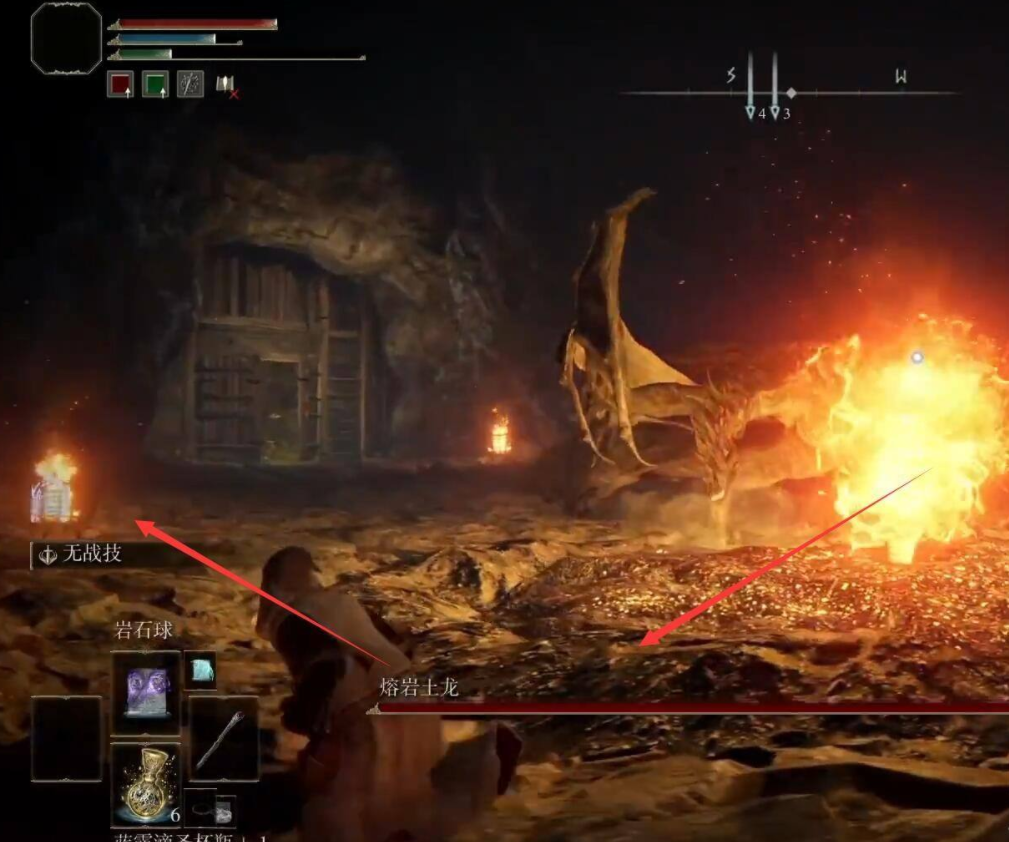Click the small cyan item beside the spell
Image resolution: width=1009 pixels, height=842 pixels.
click(x=201, y=671)
